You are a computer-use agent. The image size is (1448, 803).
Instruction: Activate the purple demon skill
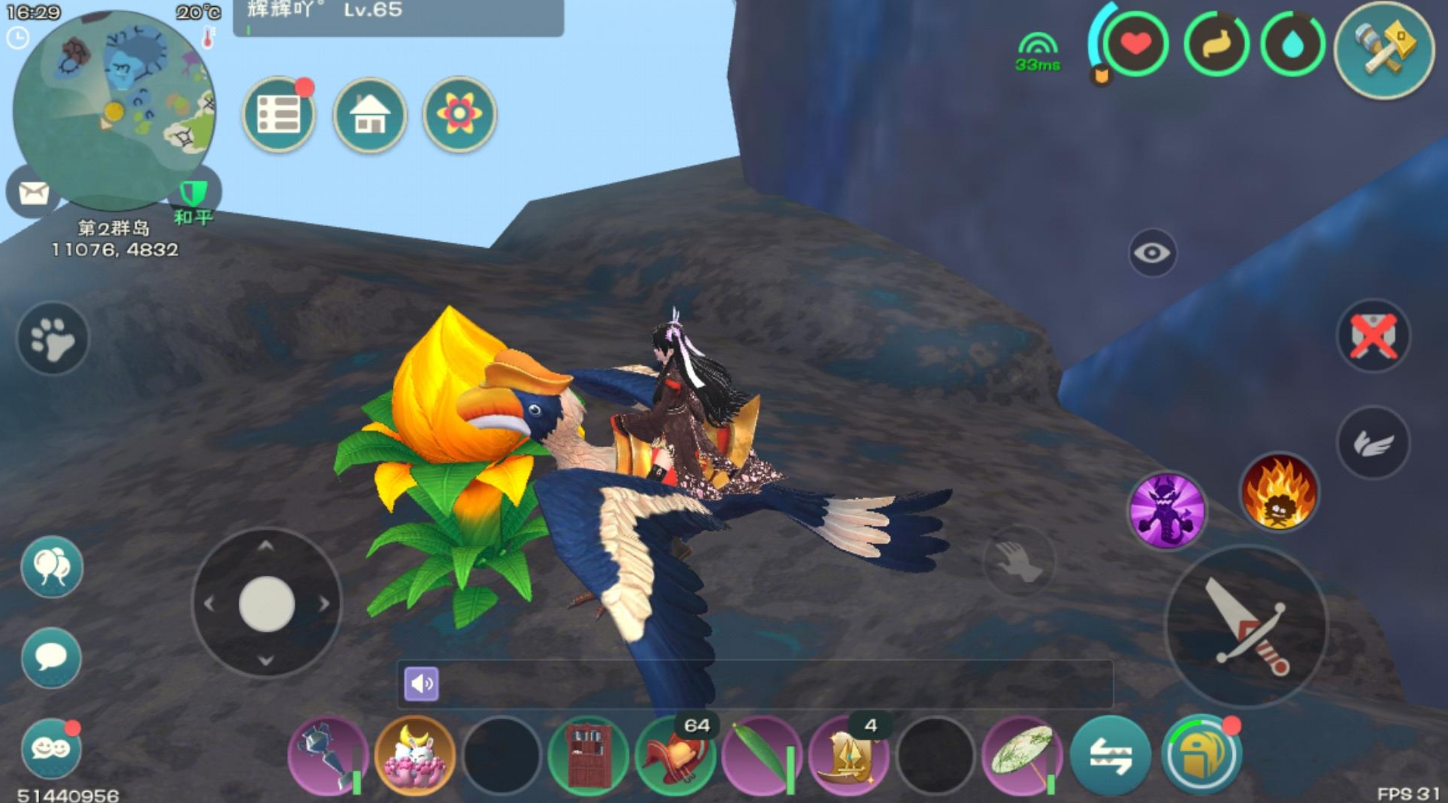coord(1167,511)
